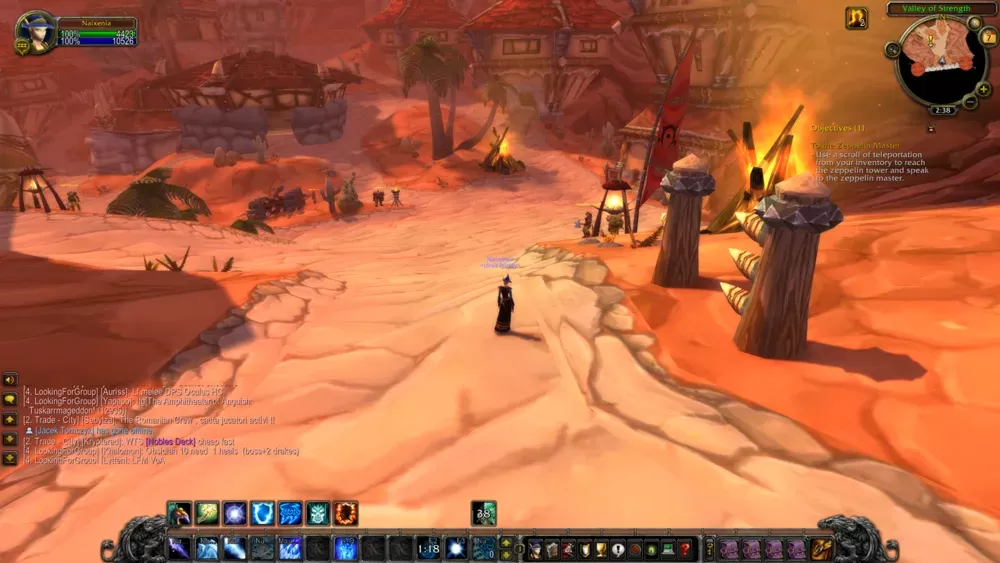
Task: Open the chat voice speaker button
Action: tap(10, 380)
